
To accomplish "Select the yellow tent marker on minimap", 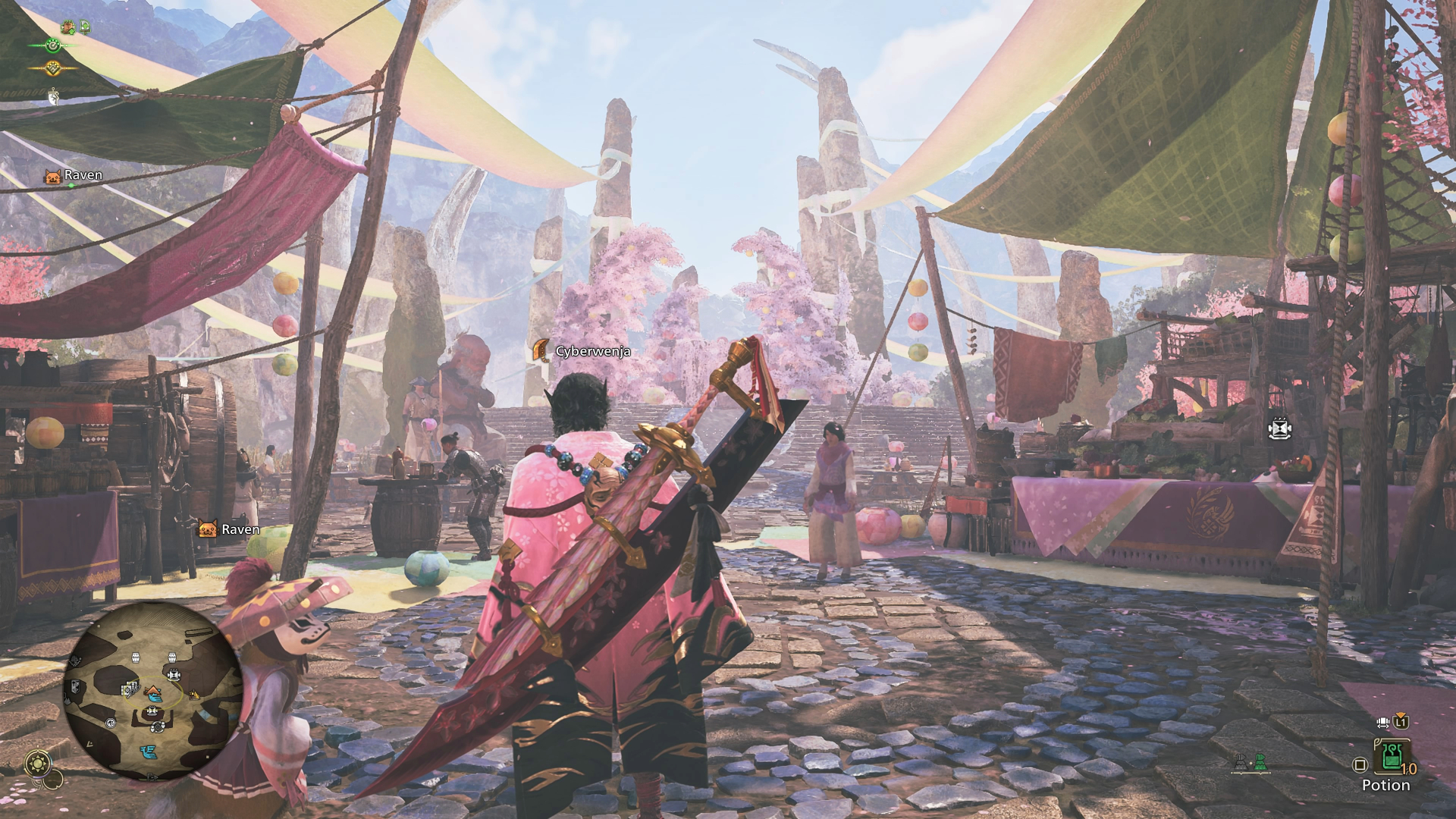I will click(x=193, y=694).
